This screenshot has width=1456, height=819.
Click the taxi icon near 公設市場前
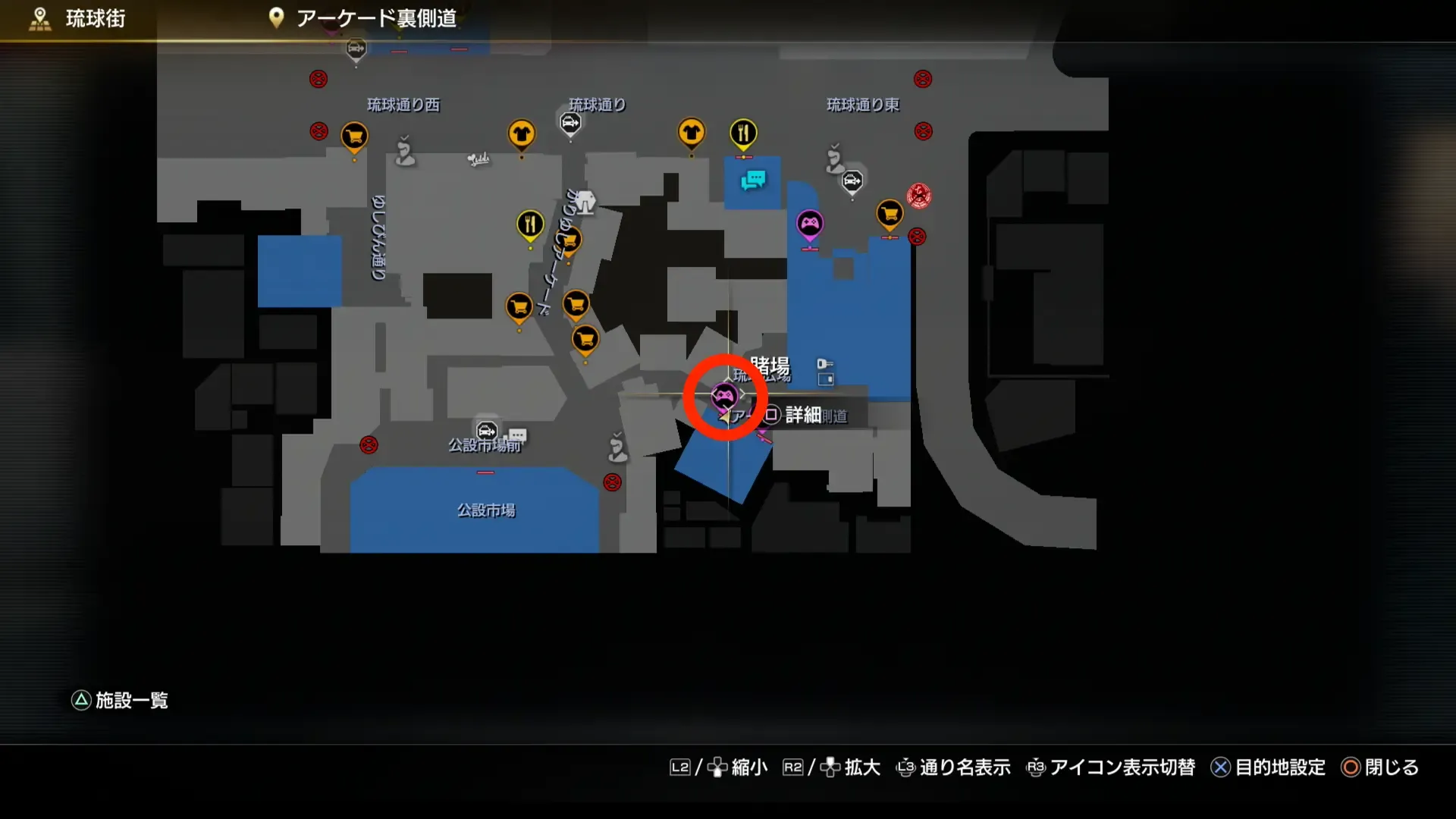[x=486, y=429]
